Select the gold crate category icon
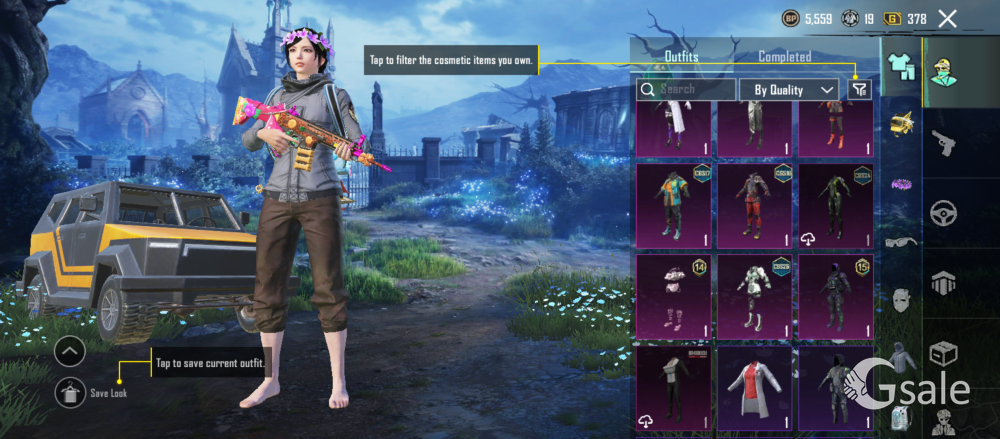This screenshot has height=439, width=1000. point(902,125)
